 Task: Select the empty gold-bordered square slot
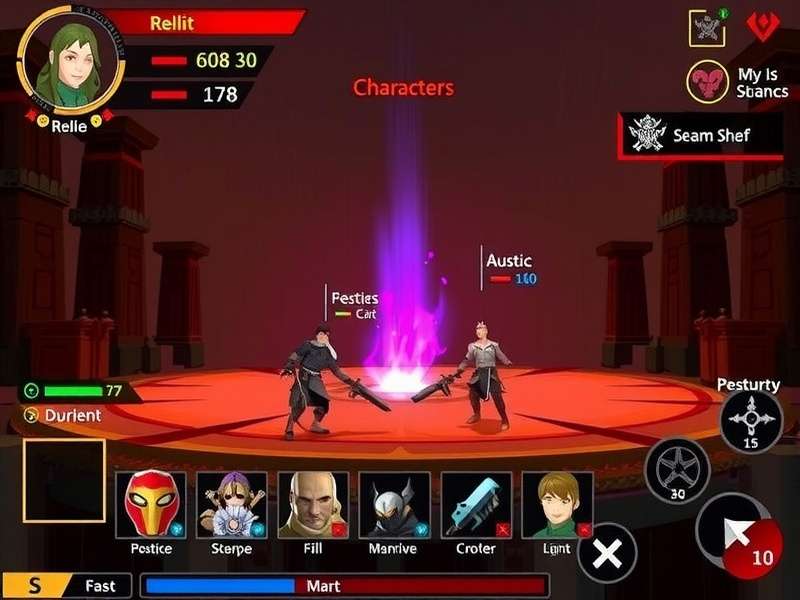(64, 480)
